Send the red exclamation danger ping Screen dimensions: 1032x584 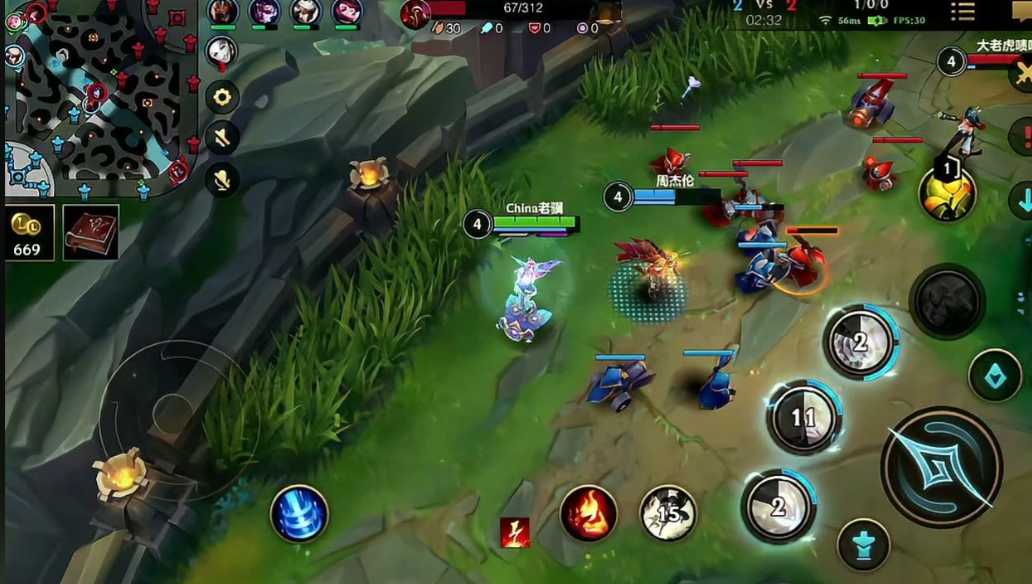coord(1022,135)
